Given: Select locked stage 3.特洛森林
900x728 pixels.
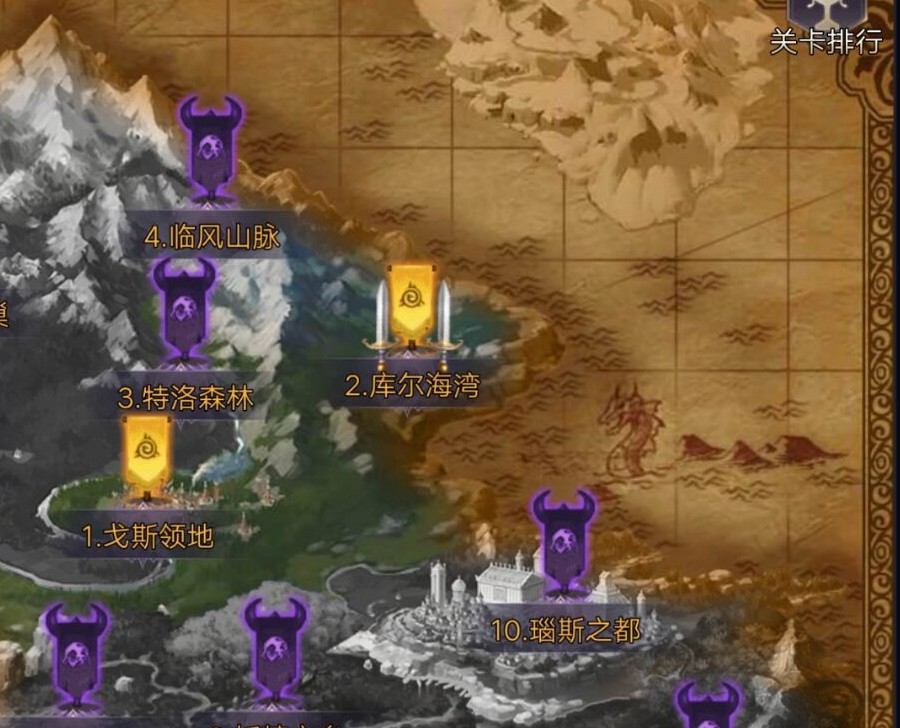Looking at the screenshot, I should 184,310.
